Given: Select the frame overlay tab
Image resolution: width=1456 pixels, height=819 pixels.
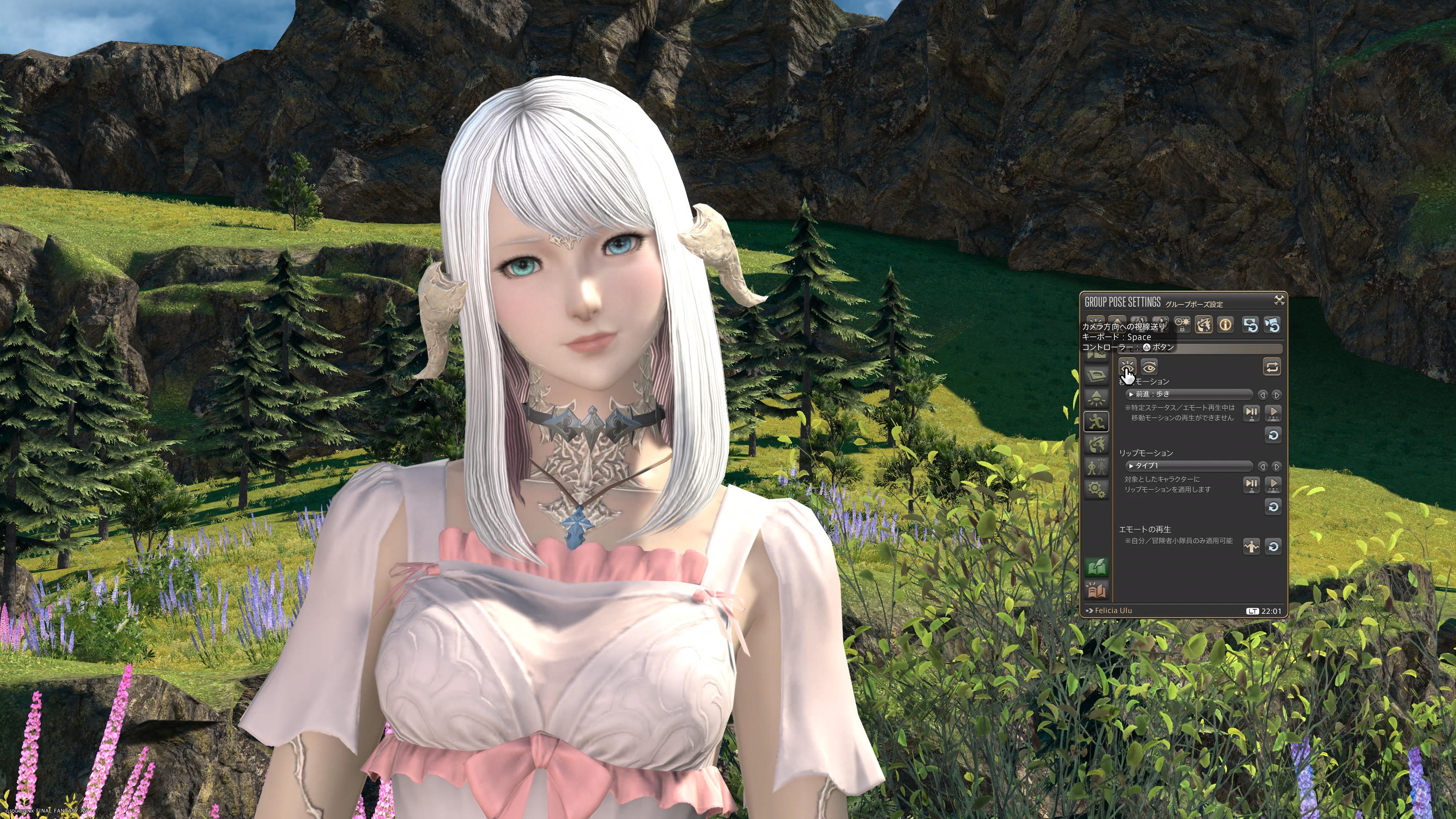Looking at the screenshot, I should 1097,375.
